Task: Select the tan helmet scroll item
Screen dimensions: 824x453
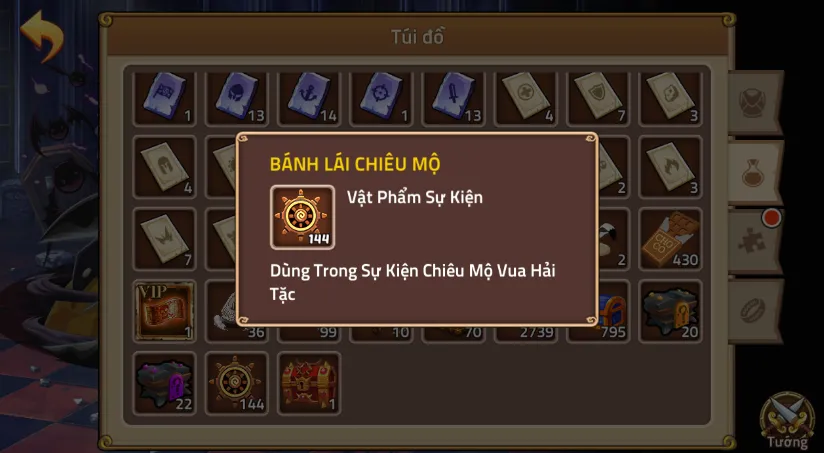Action: tap(164, 166)
